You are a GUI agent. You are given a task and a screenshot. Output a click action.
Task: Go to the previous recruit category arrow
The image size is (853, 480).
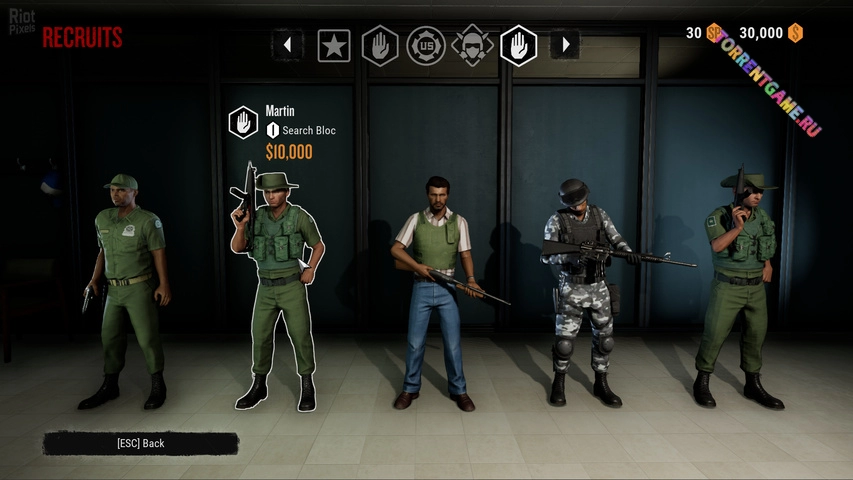pos(288,44)
